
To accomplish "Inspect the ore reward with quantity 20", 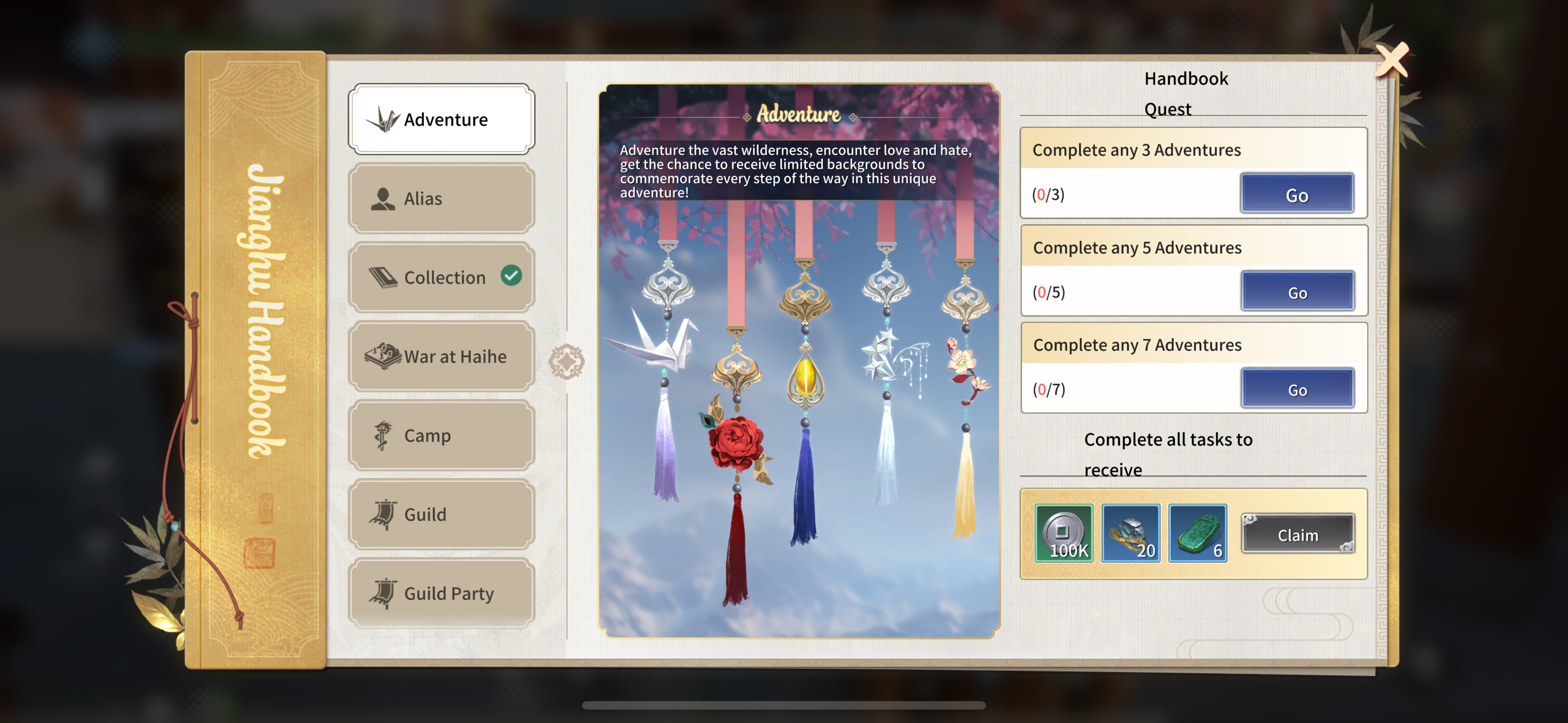I will [1131, 534].
